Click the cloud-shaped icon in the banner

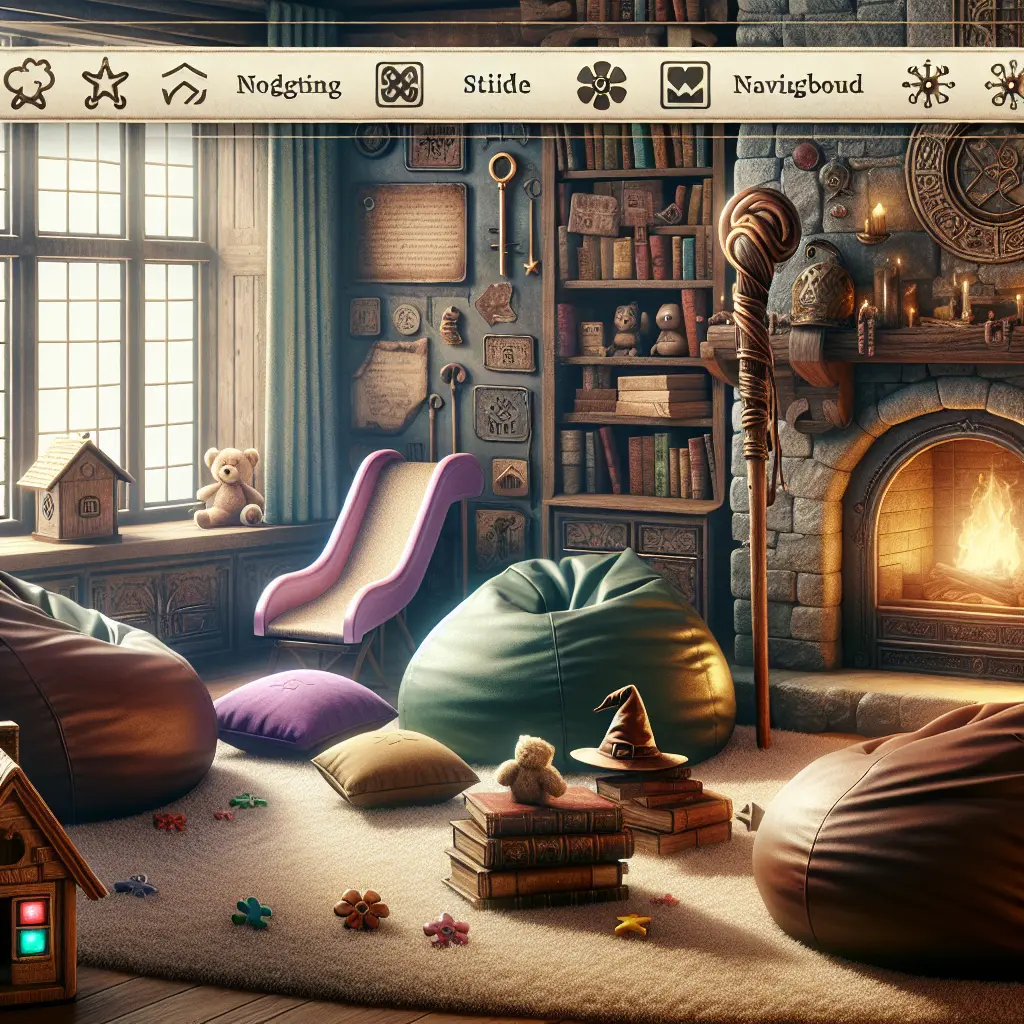27,85
